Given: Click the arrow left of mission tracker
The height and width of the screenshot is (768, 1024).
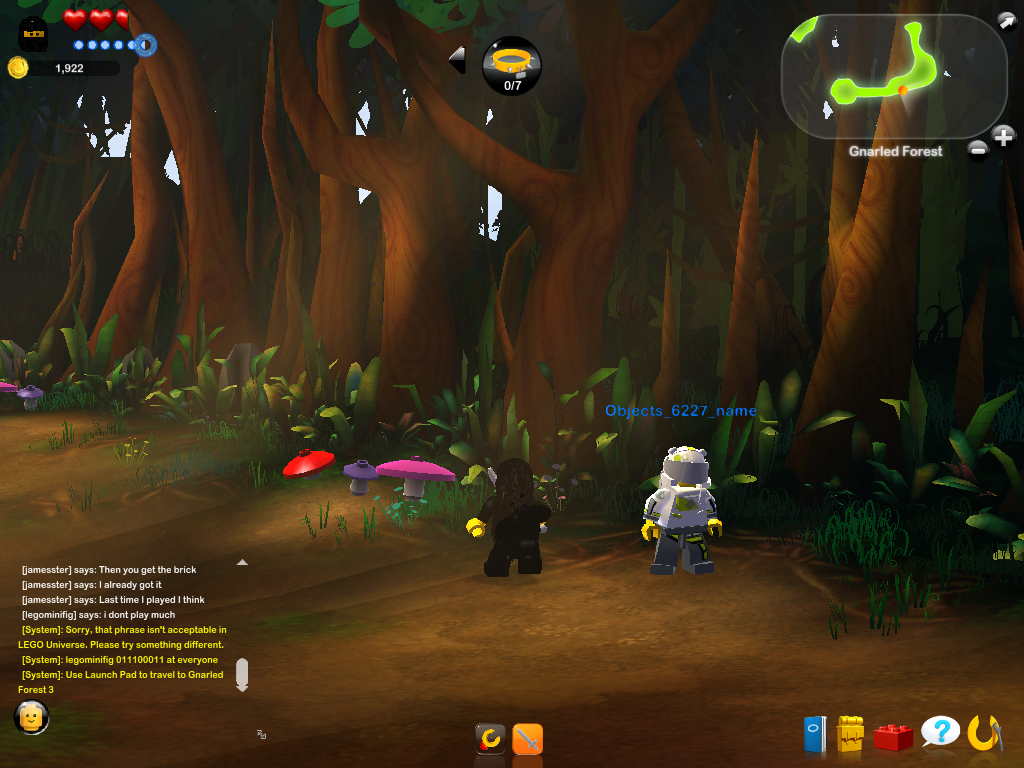Looking at the screenshot, I should (457, 60).
